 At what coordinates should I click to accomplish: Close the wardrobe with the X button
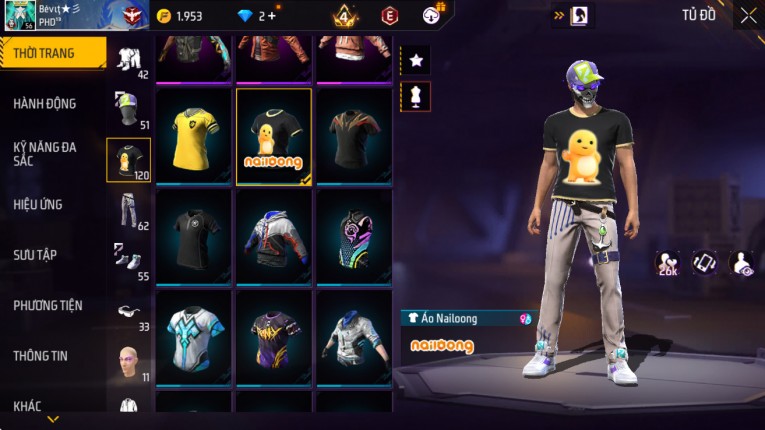point(748,15)
